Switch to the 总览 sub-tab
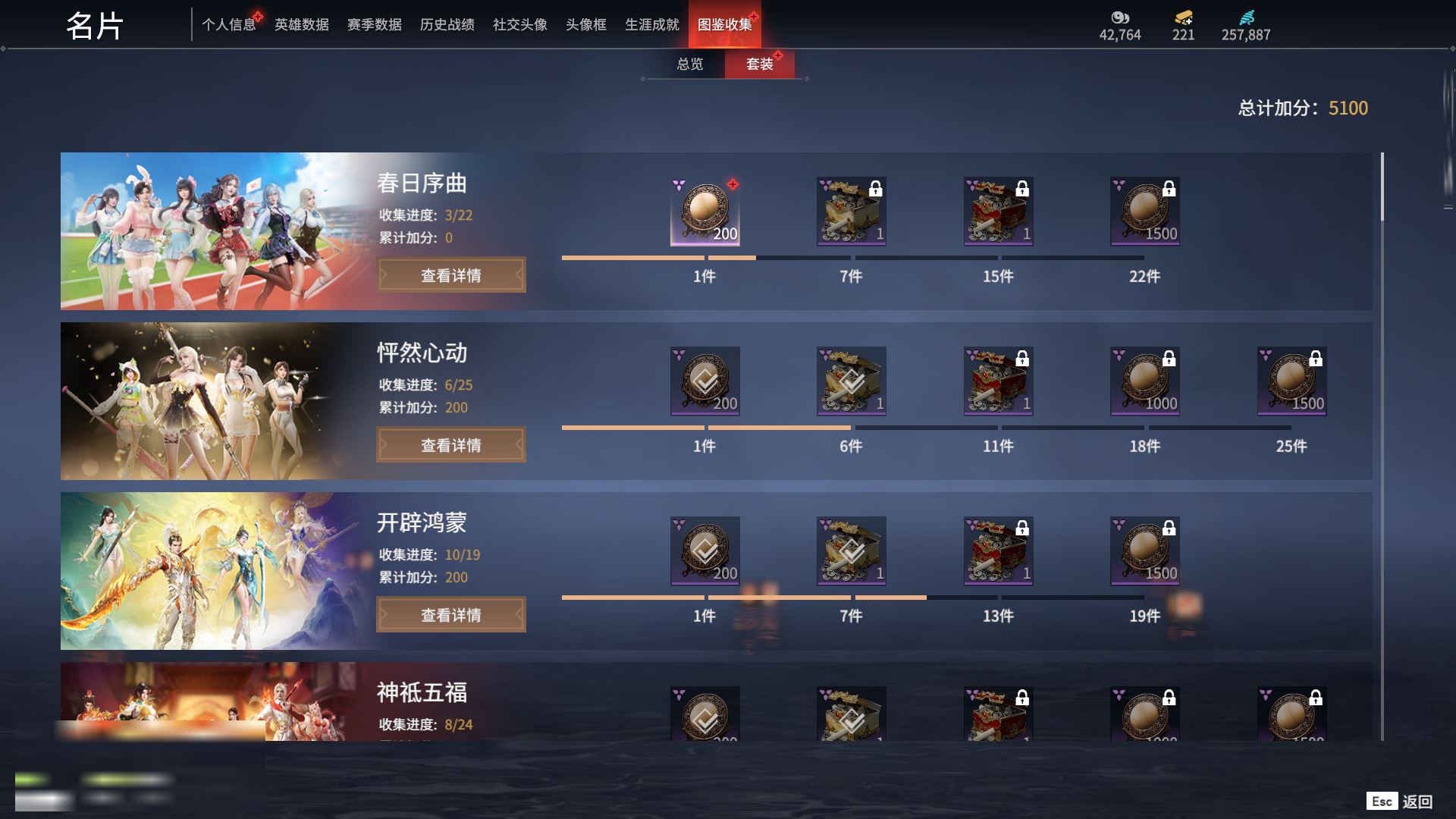This screenshot has width=1456, height=819. [689, 64]
